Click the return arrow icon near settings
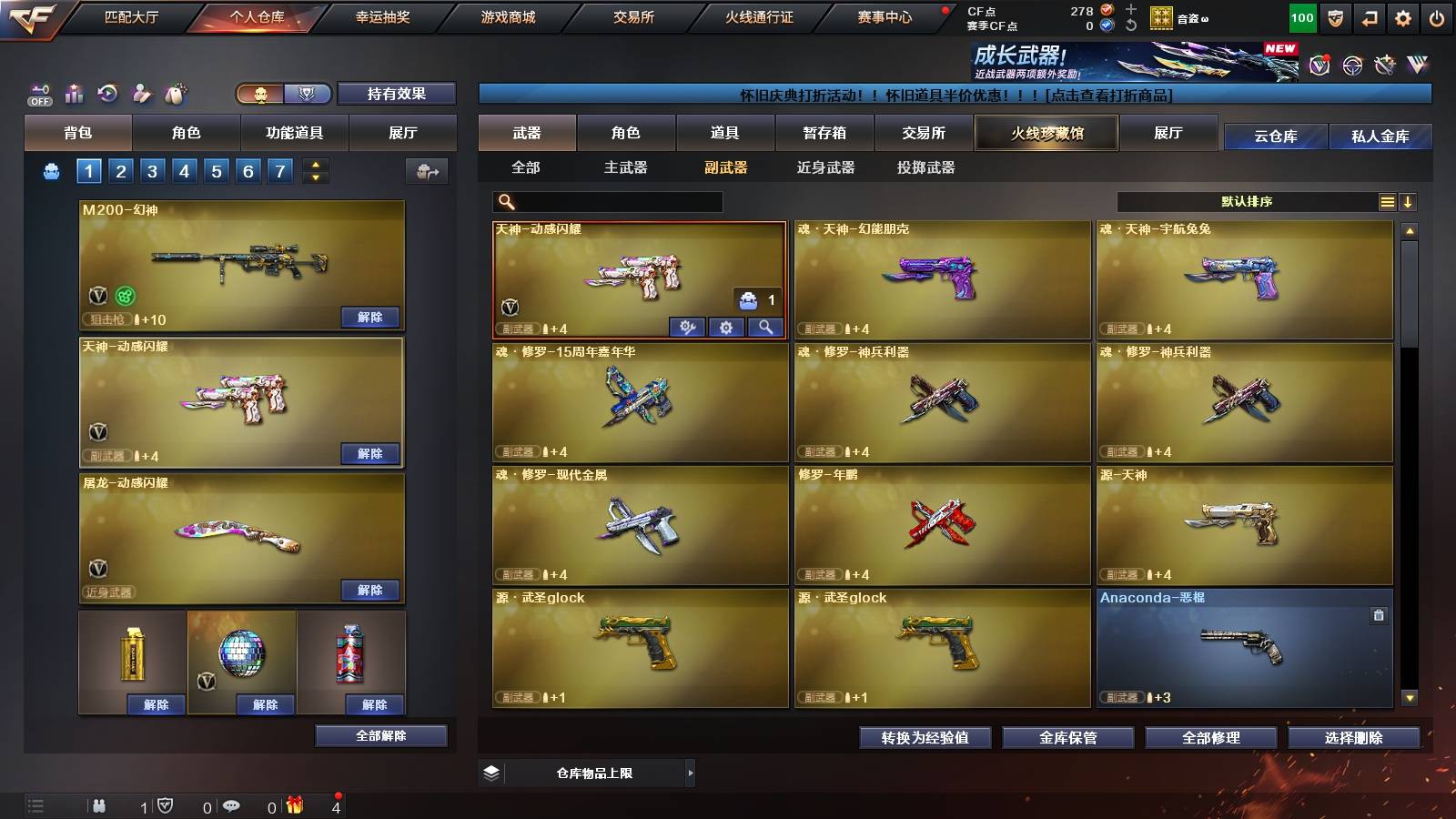This screenshot has height=819, width=1456. [x=1369, y=17]
